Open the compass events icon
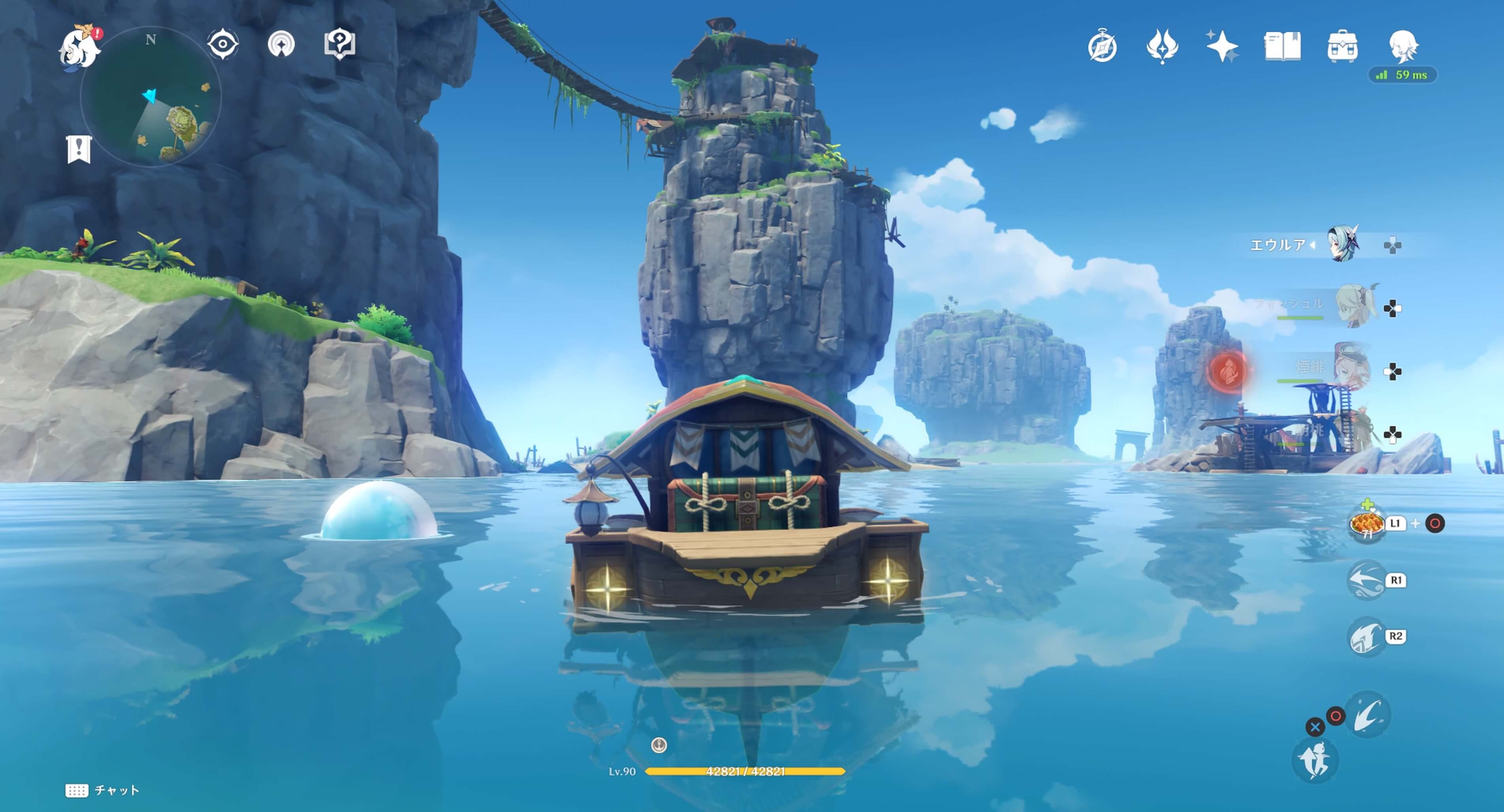Image resolution: width=1504 pixels, height=812 pixels. coord(1102,47)
